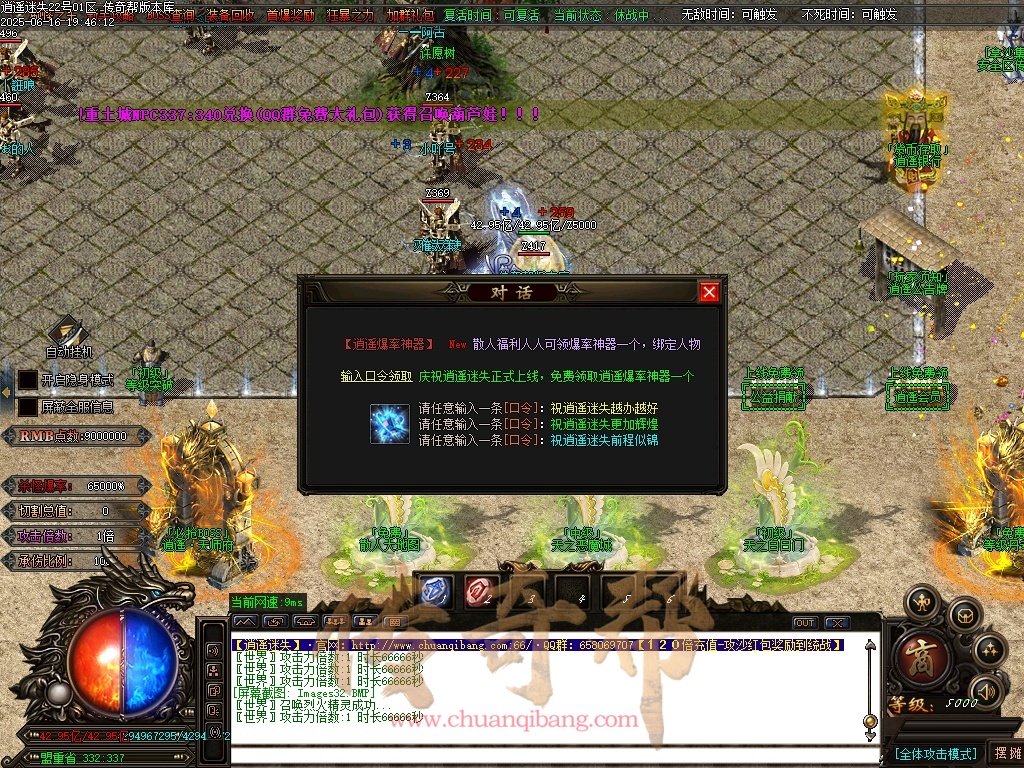Toggle the 开启隐身模式 checkbox
Image resolution: width=1024 pixels, height=768 pixels.
(x=28, y=380)
